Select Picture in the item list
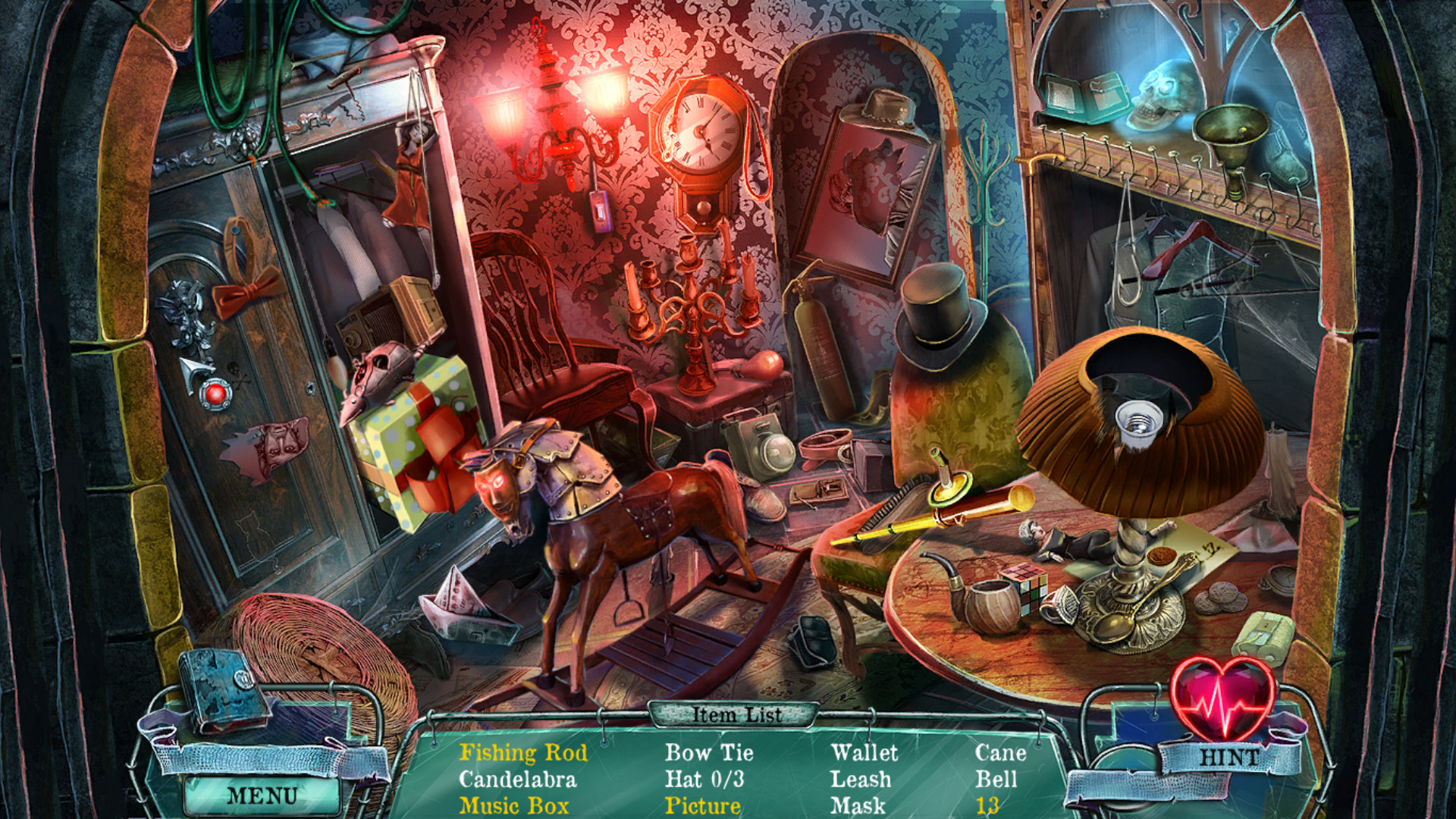 (x=701, y=805)
